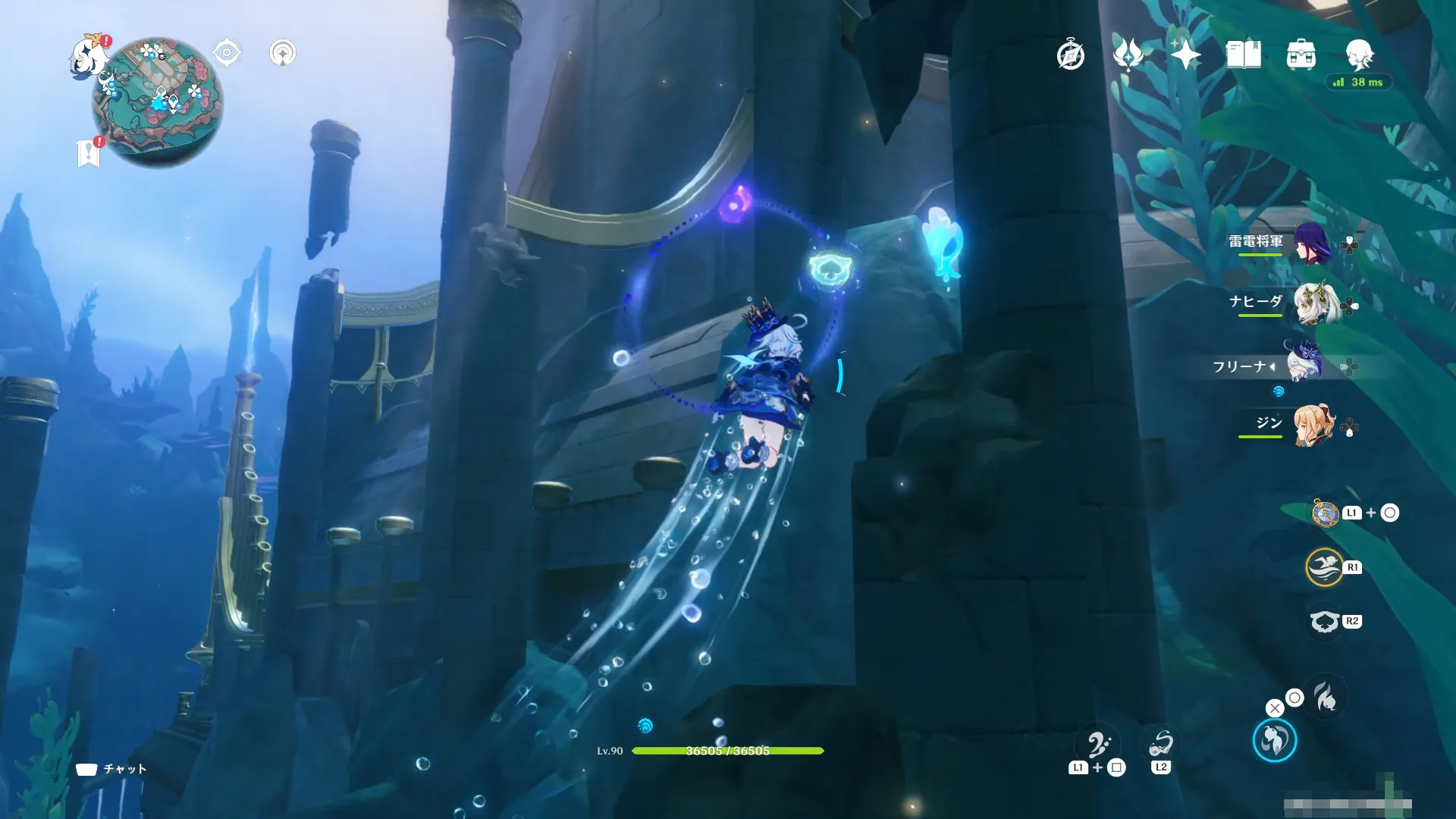Open the Wish screen icon
This screenshot has width=1456, height=819.
1128,55
